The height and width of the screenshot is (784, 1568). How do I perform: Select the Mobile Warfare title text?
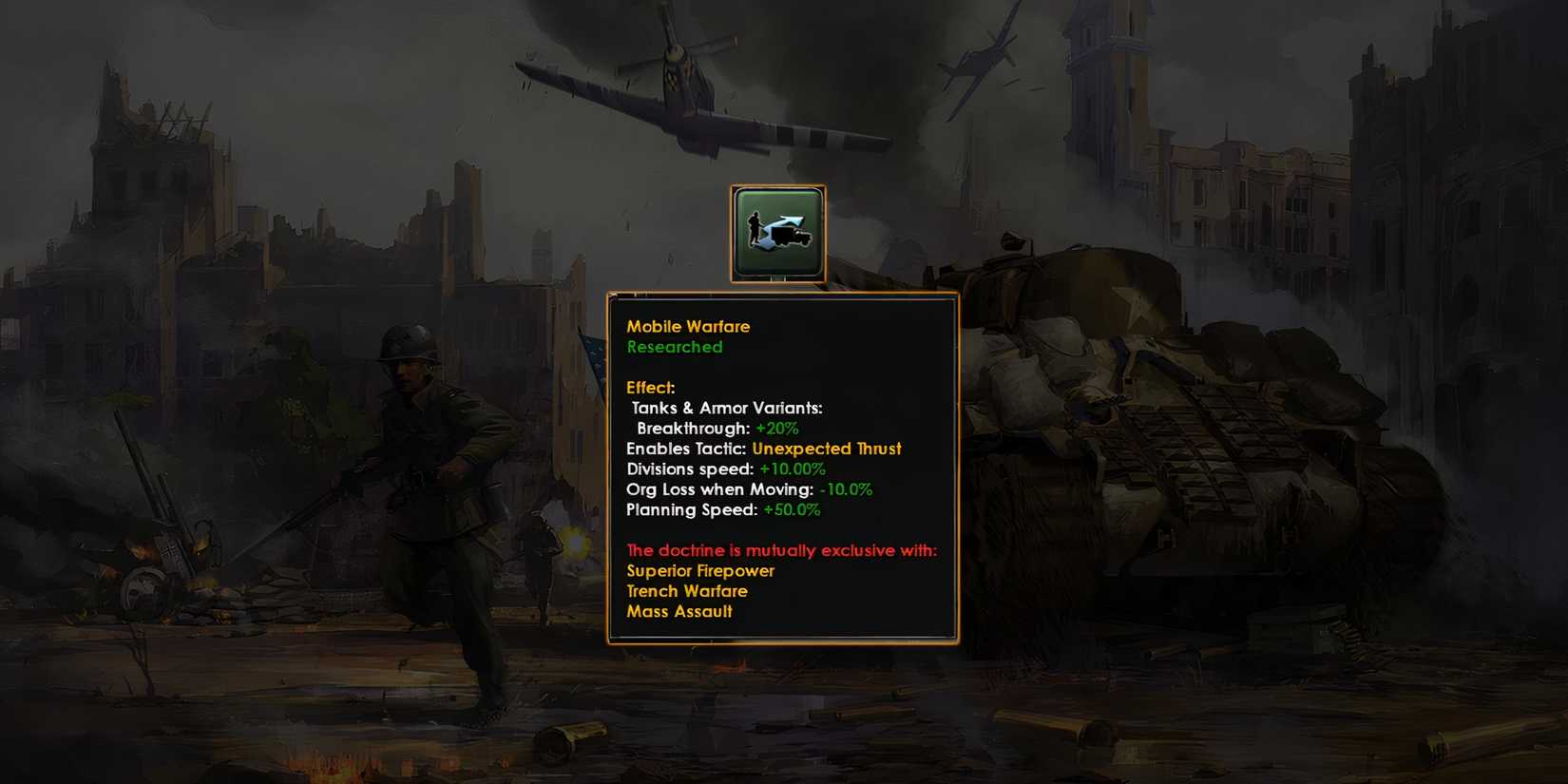688,326
